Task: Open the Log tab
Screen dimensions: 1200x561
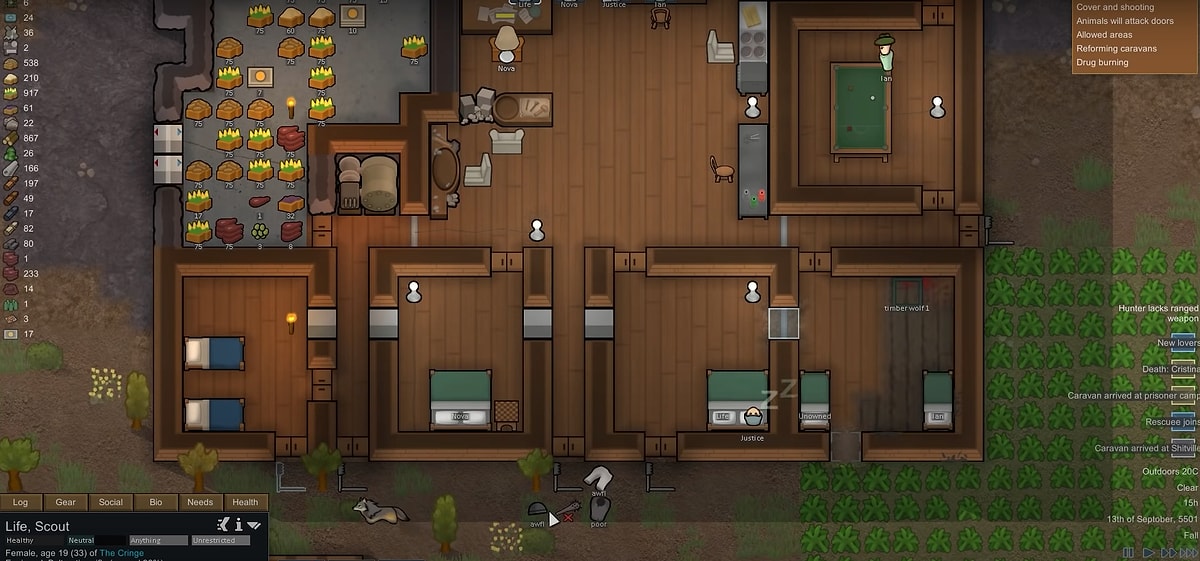Action: 20,502
